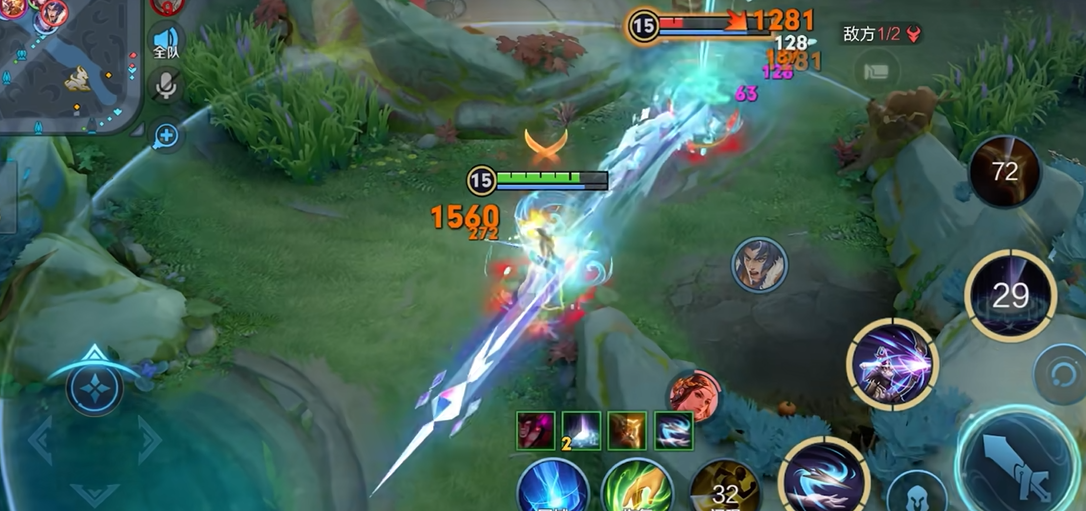1086x511 pixels.
Task: Target the red-haired enemy hero portrait
Action: [x=693, y=394]
